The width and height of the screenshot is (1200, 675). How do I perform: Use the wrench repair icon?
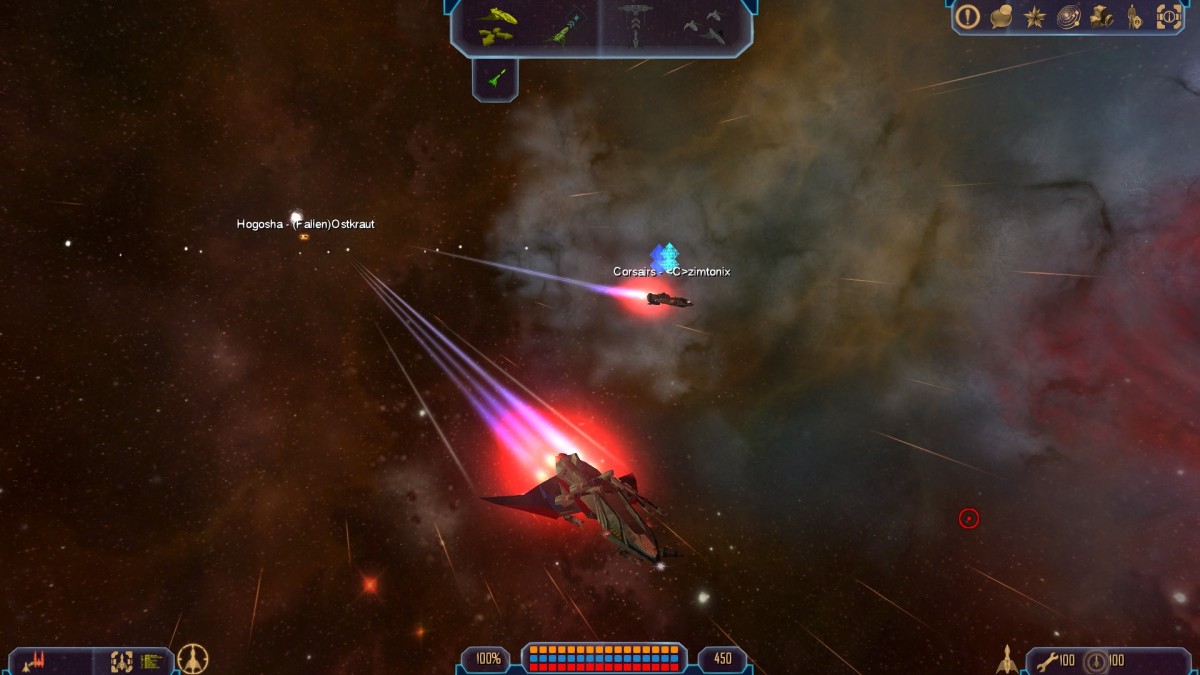[x=1046, y=660]
